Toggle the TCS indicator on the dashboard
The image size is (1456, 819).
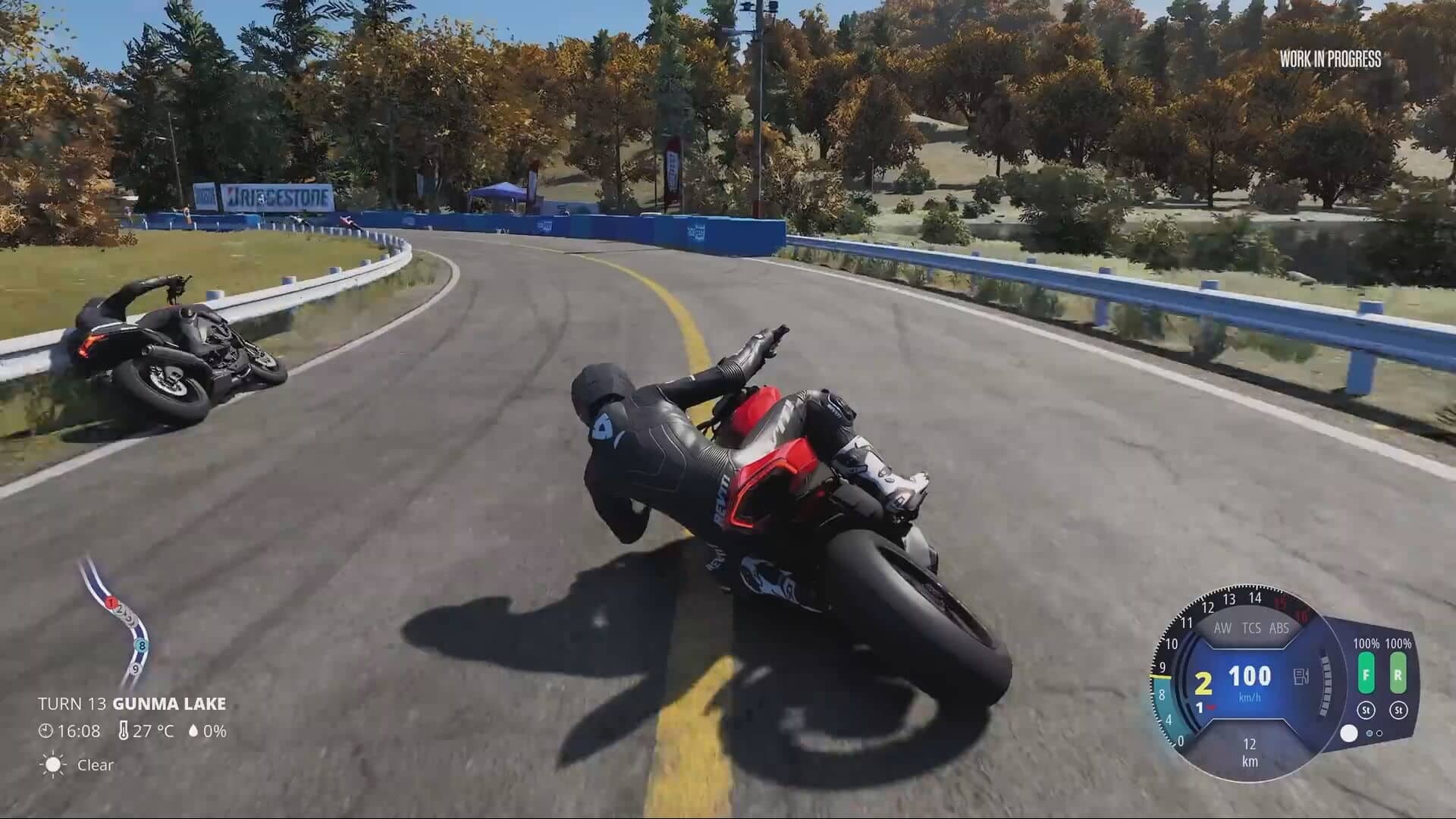(x=1251, y=628)
